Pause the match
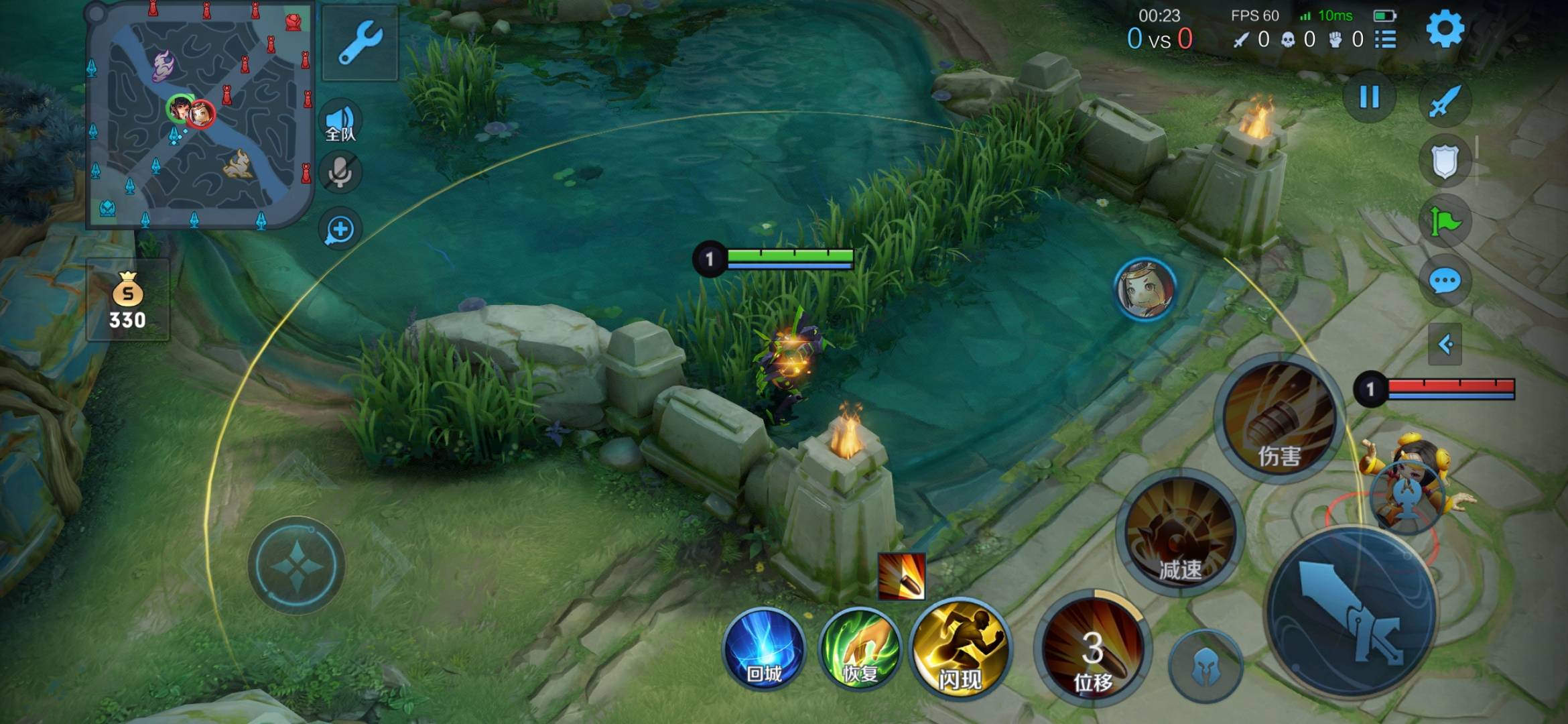Screen dimensions: 1568x724 point(1369,98)
